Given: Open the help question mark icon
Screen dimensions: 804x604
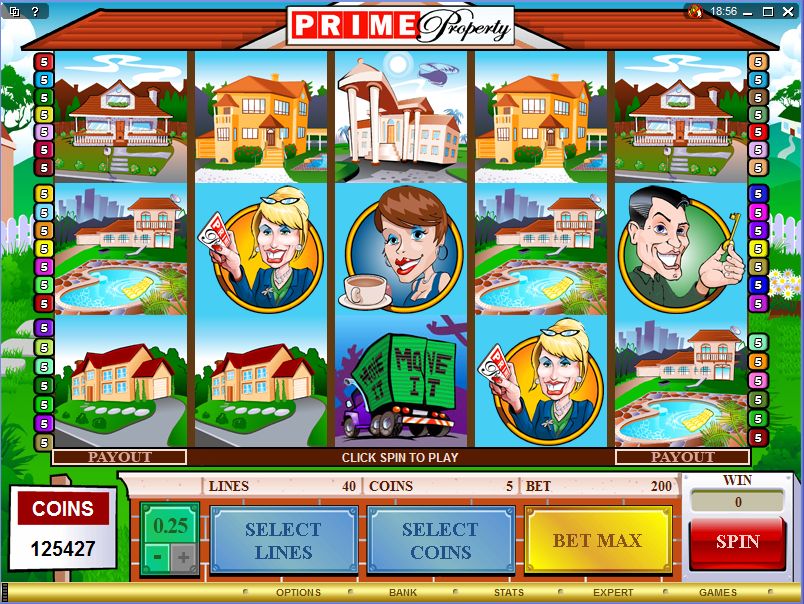Looking at the screenshot, I should pos(33,11).
